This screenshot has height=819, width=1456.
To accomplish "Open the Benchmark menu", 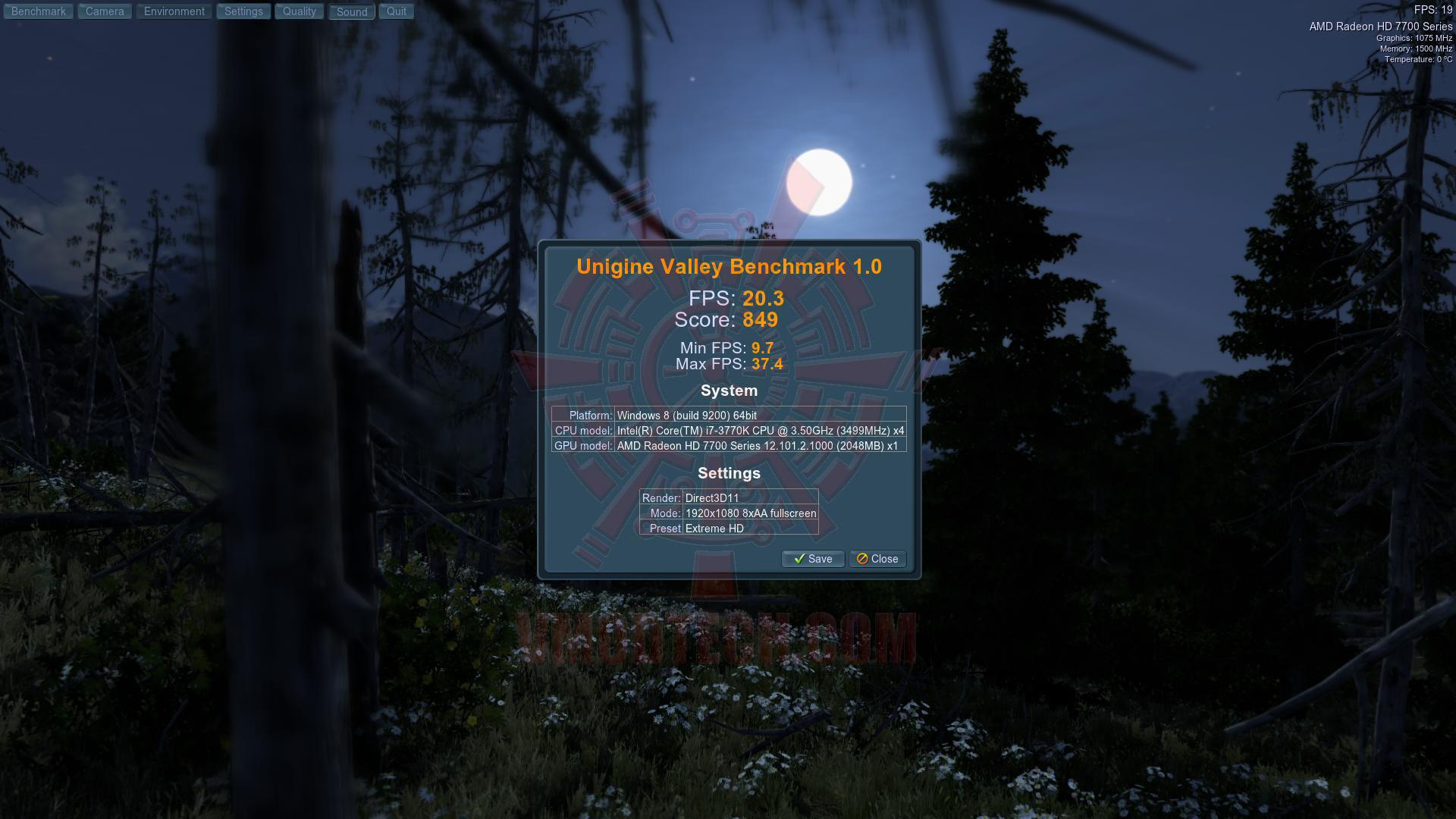I will coord(39,11).
